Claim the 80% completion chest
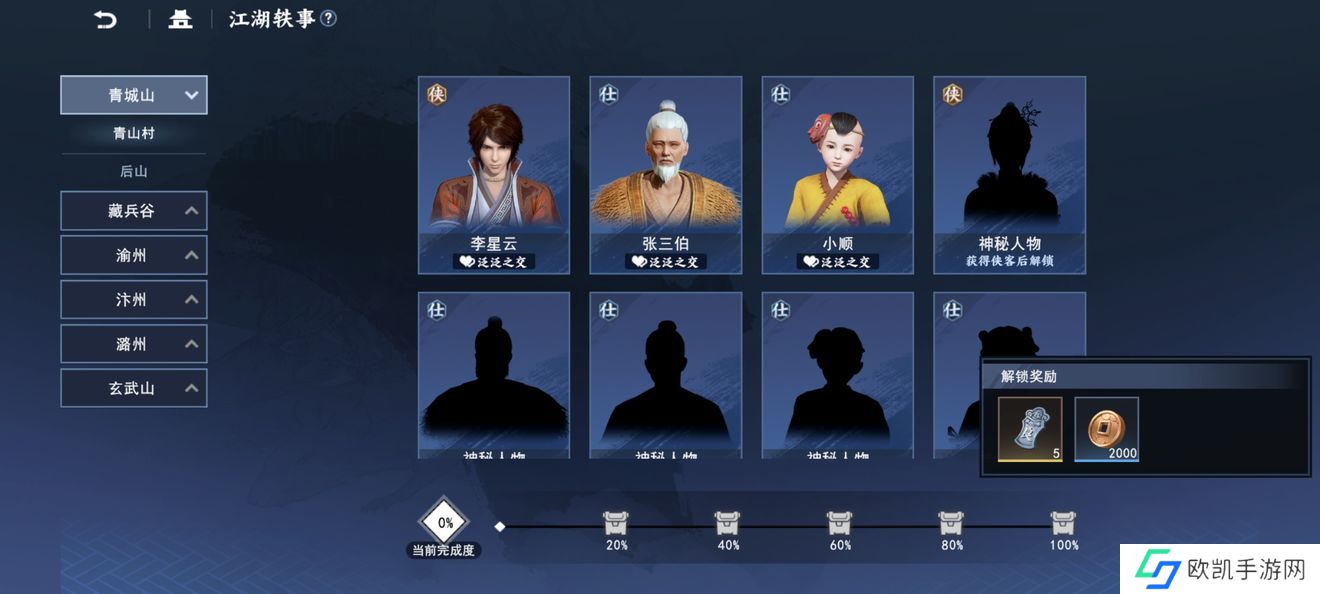 pos(952,523)
